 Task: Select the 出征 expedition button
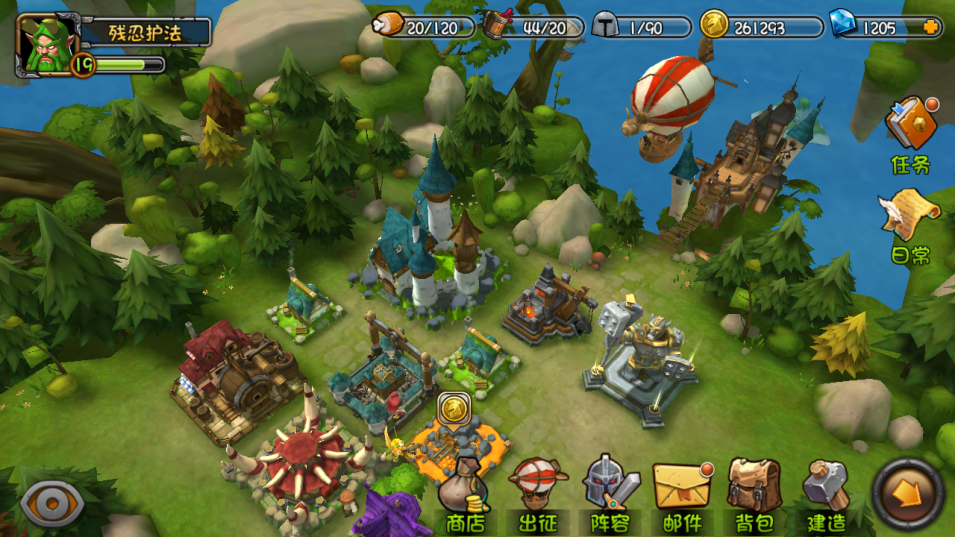click(x=538, y=495)
